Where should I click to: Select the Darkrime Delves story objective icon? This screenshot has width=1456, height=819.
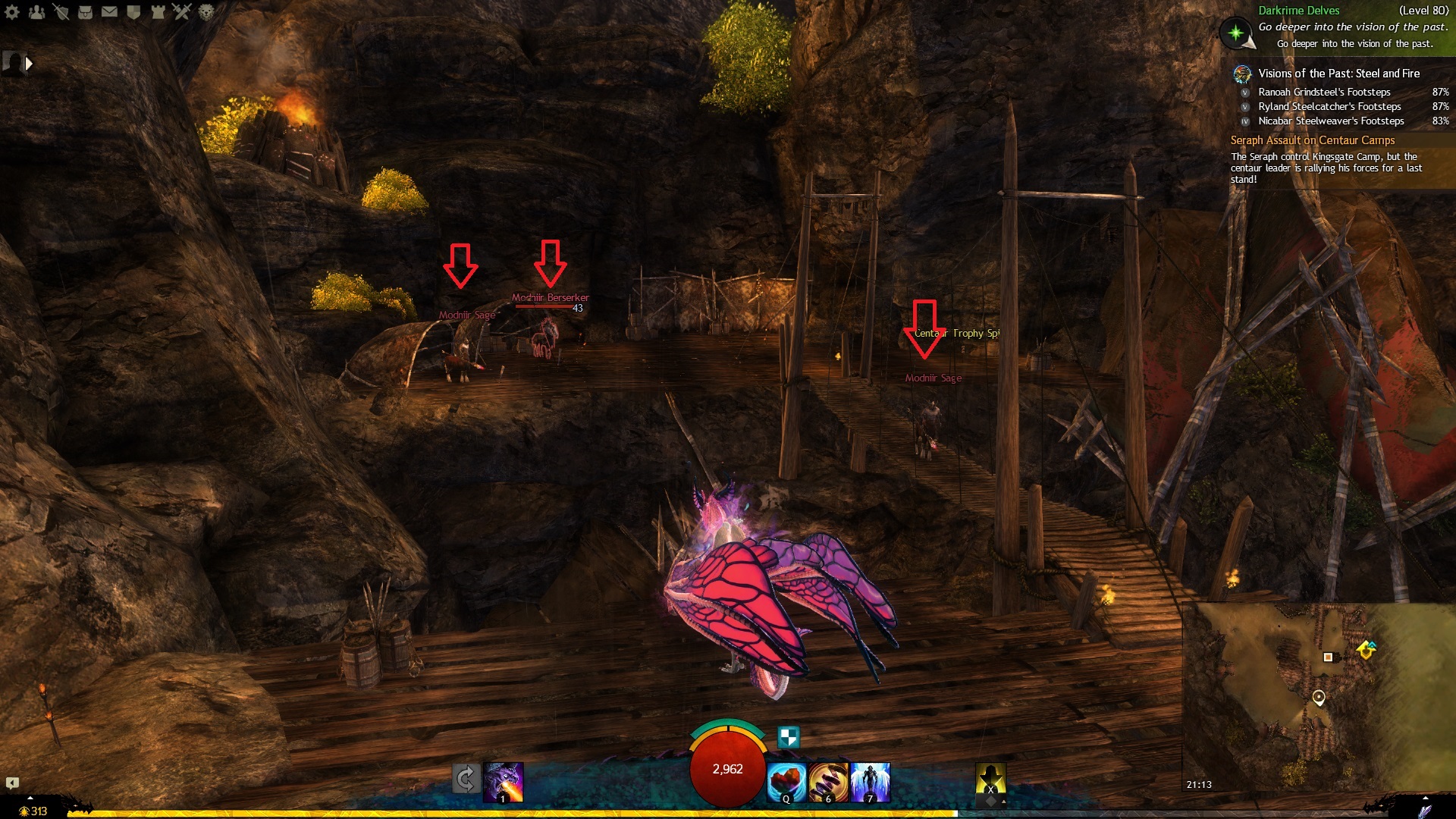[x=1236, y=33]
